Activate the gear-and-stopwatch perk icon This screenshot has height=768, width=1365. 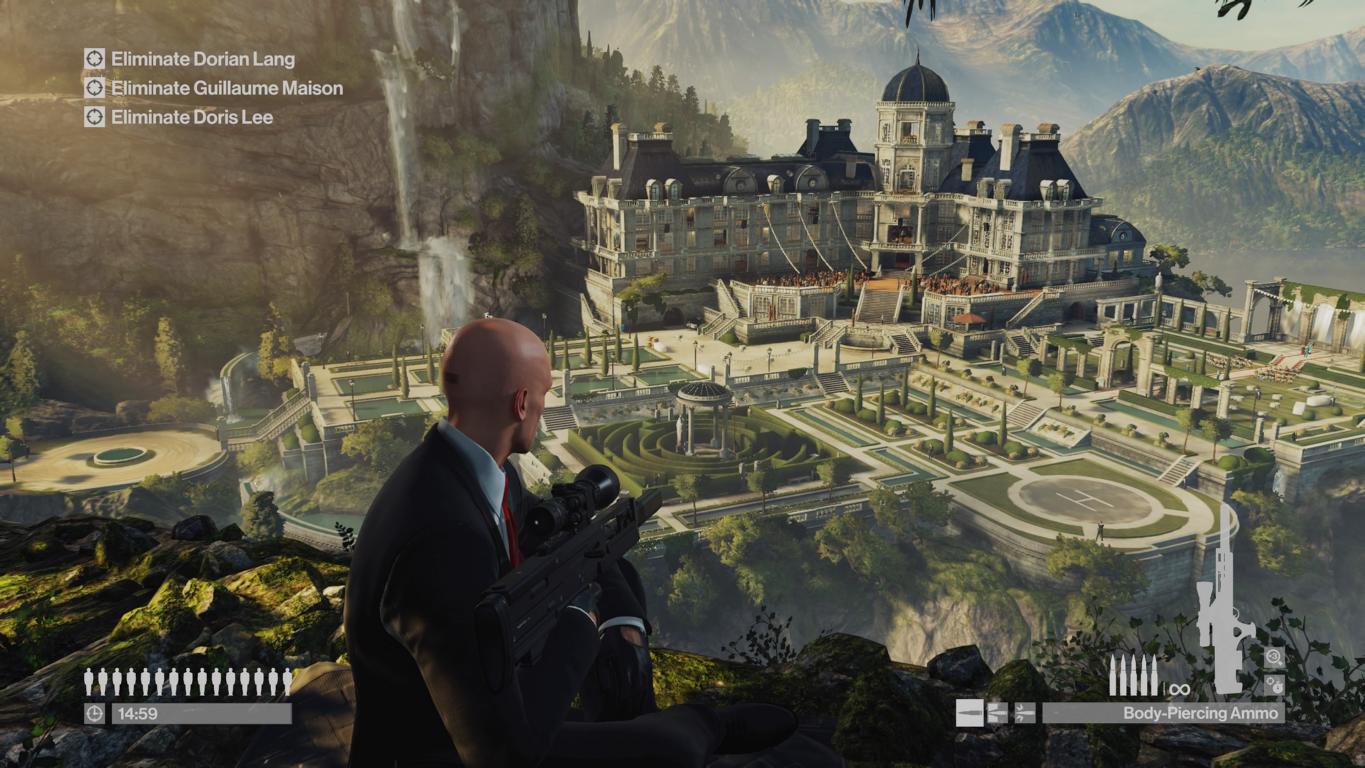(x=1274, y=685)
